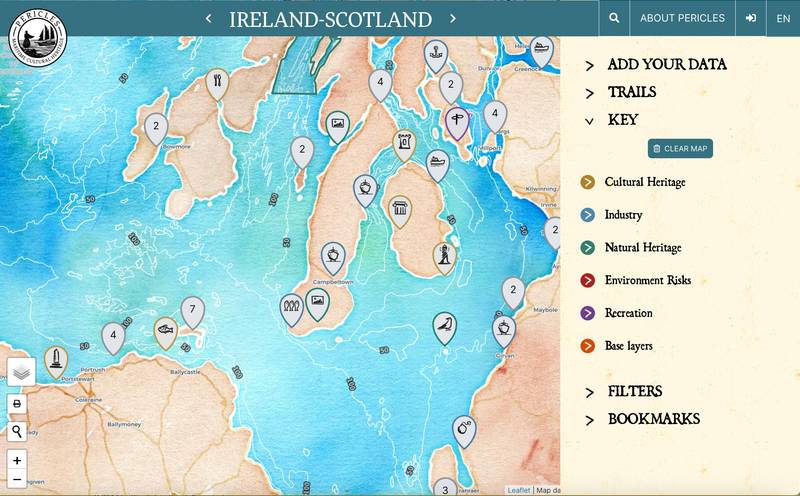Advance to the next map region
The image size is (800, 496).
point(452,18)
